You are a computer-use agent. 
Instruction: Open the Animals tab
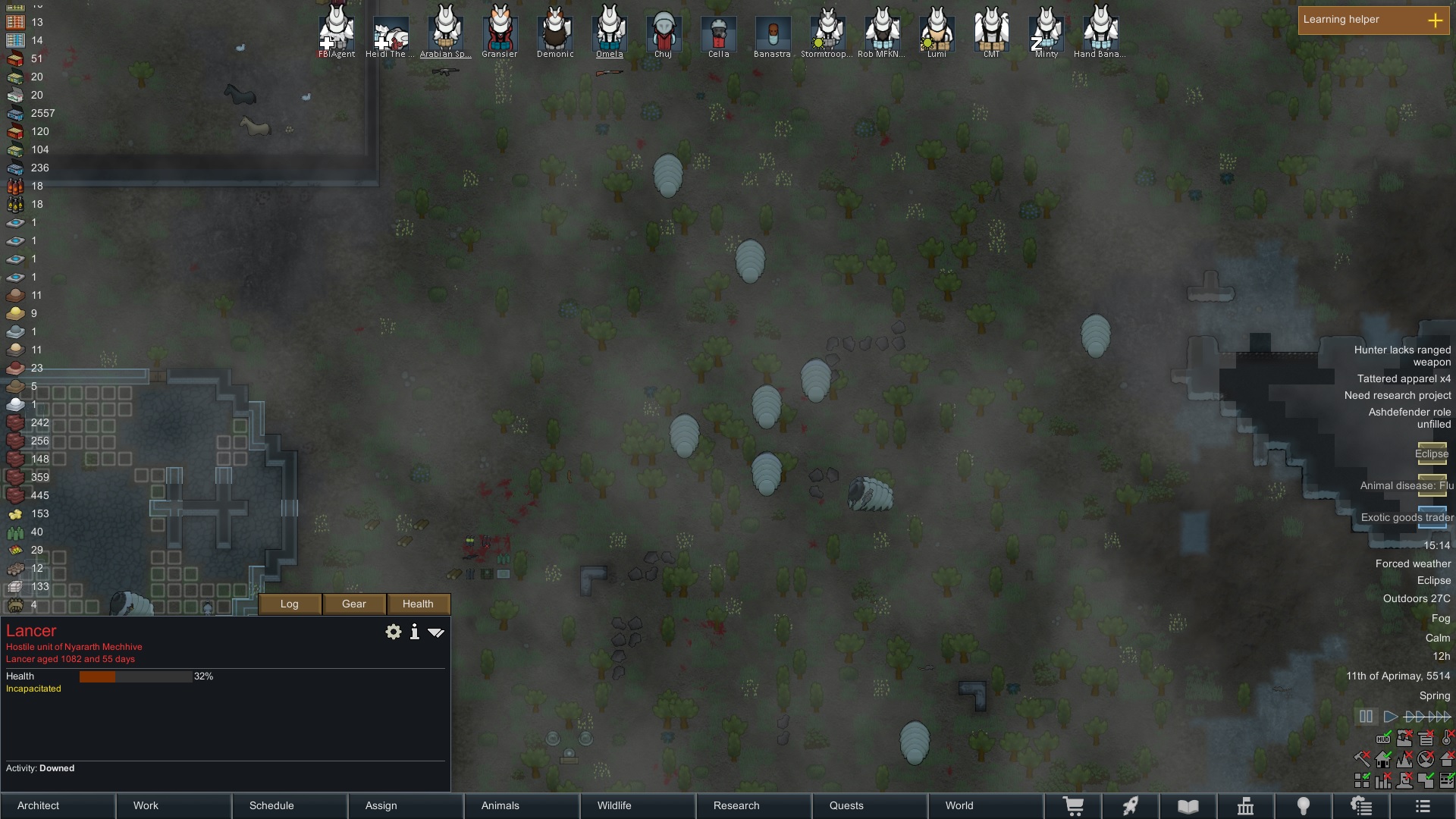coord(521,805)
